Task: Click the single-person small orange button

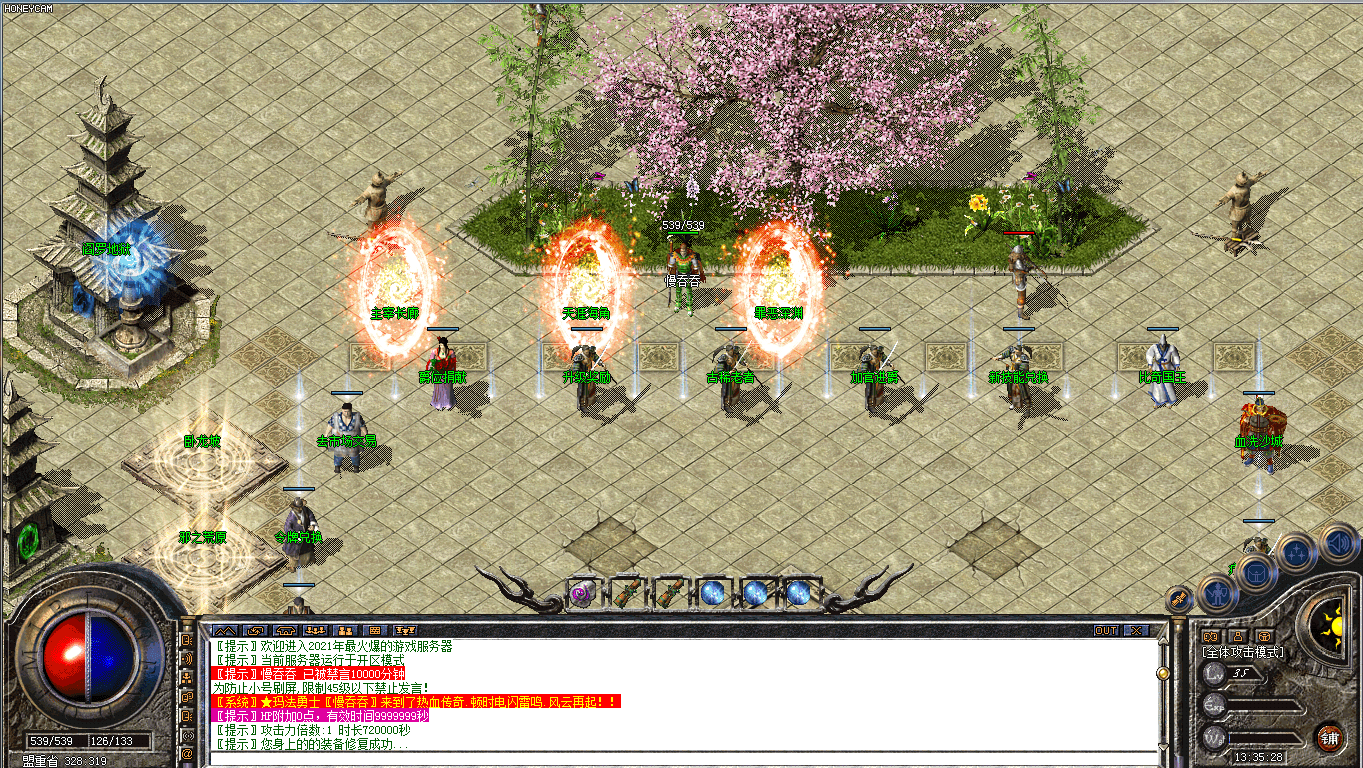Action: 1238,636
